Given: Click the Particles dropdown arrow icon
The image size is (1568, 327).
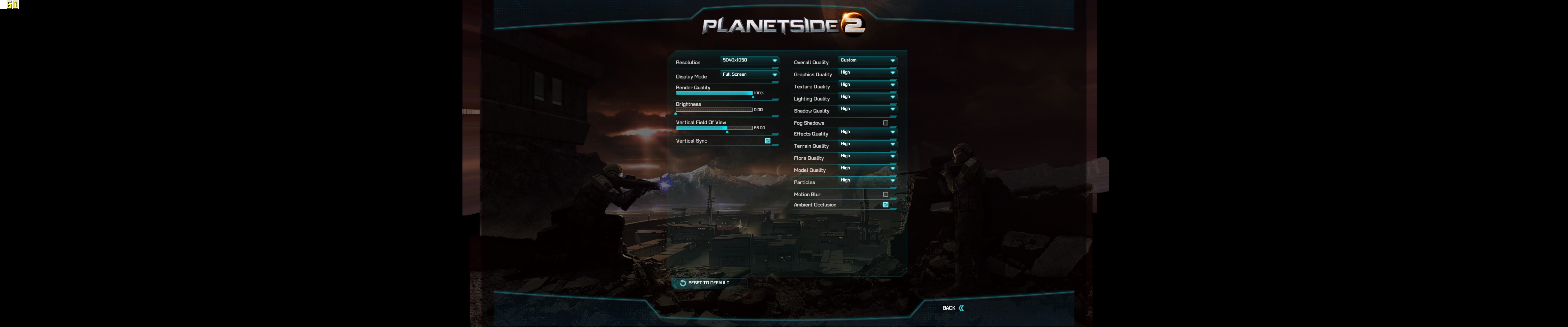Looking at the screenshot, I should tap(892, 180).
